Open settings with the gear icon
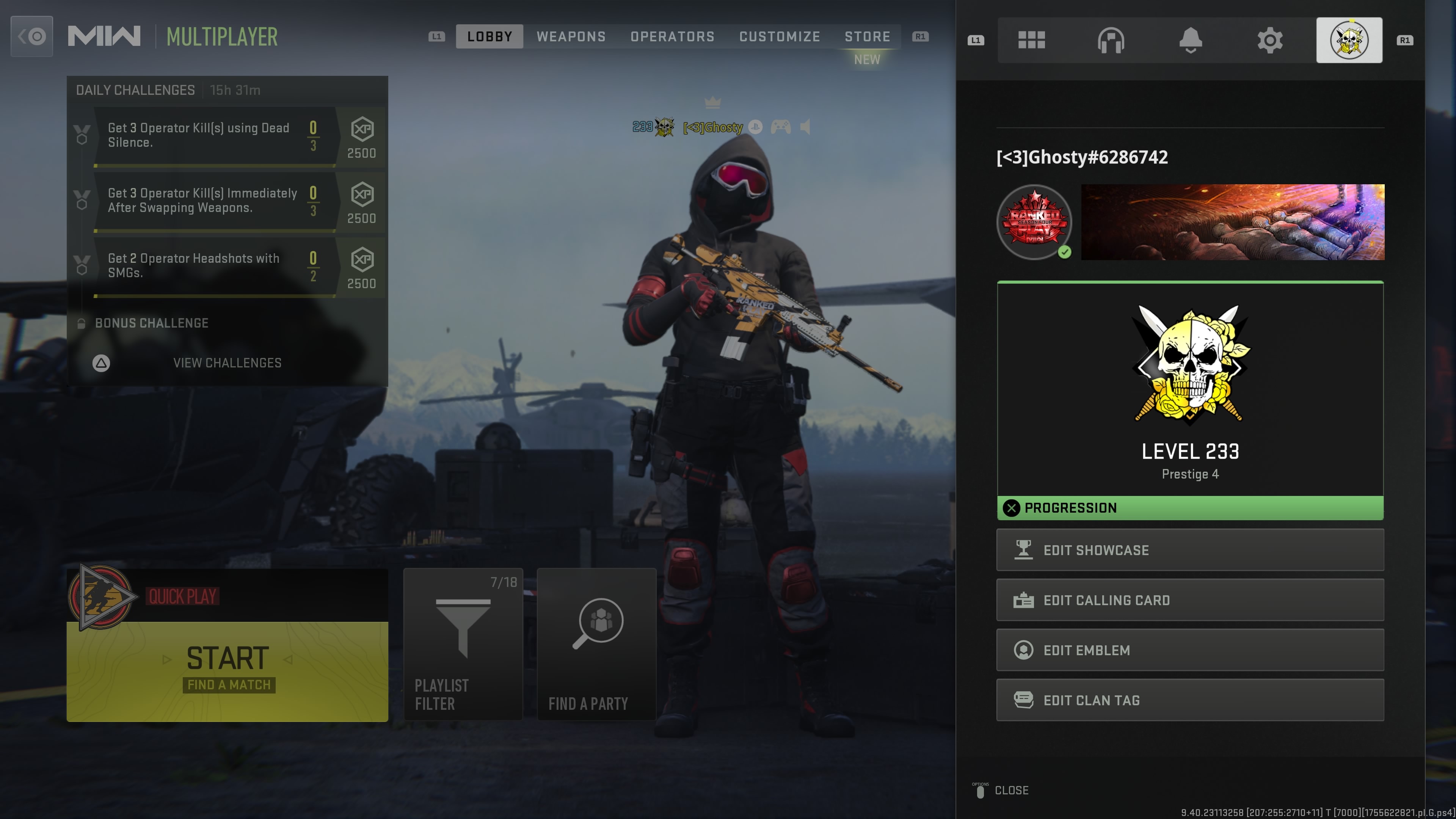The width and height of the screenshot is (1456, 819). click(1269, 40)
